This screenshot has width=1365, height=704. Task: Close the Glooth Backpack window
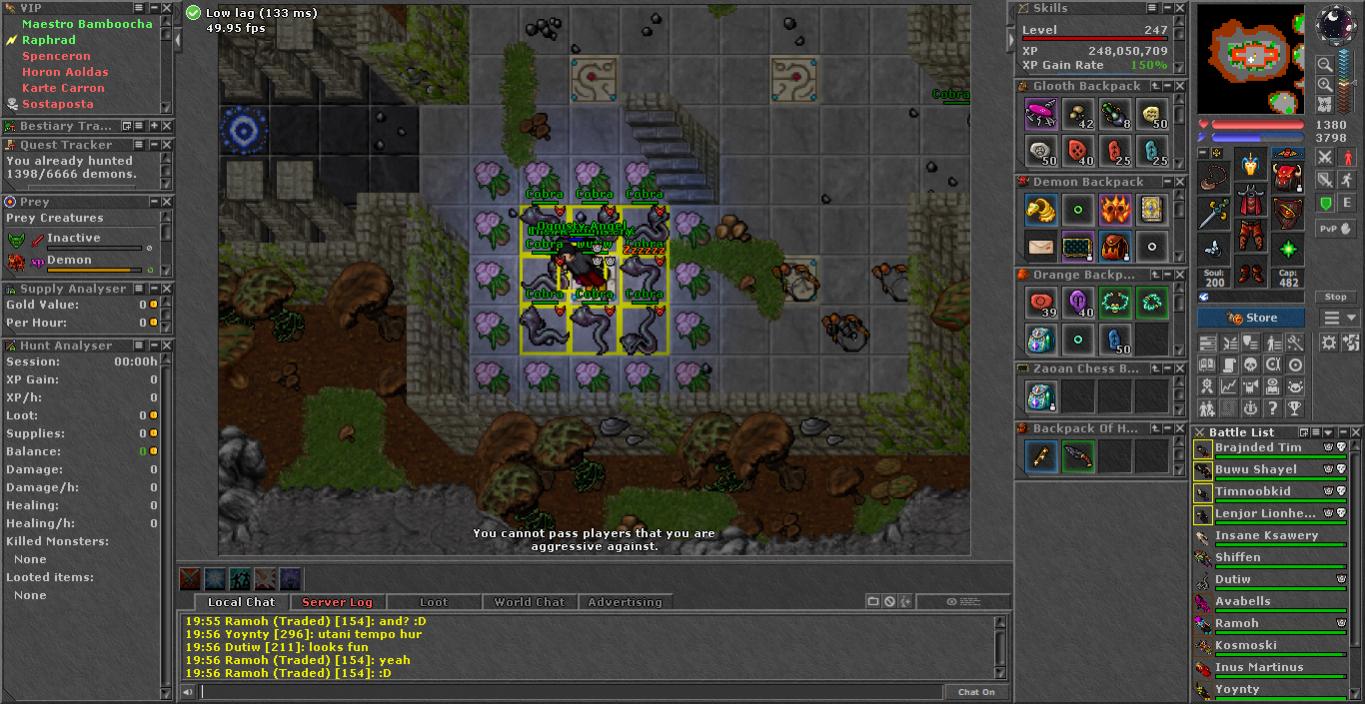pos(1180,86)
